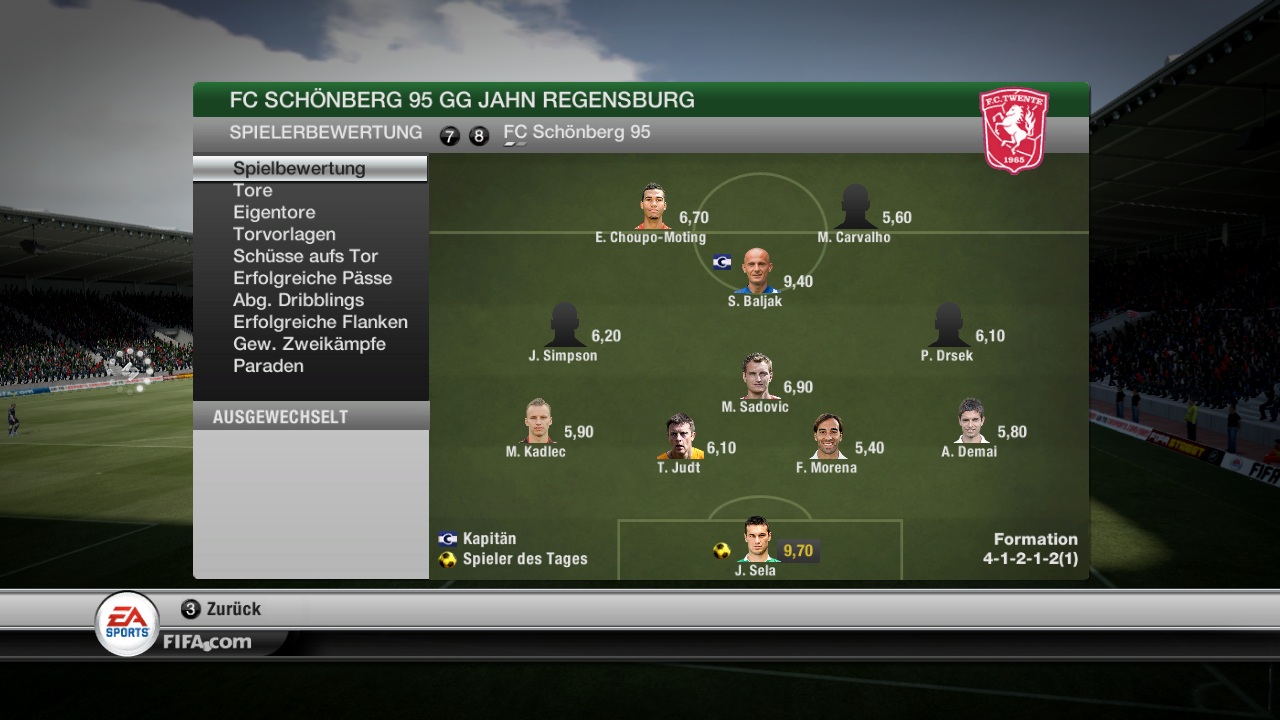Image resolution: width=1280 pixels, height=720 pixels.
Task: Click M. Kadlec's player portrait
Action: (538, 421)
